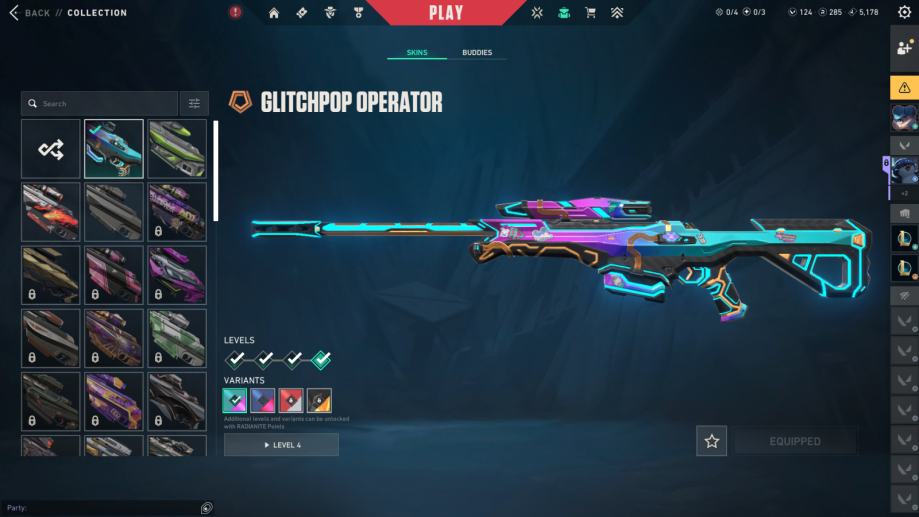Select the gold and black variant swatch

point(319,401)
